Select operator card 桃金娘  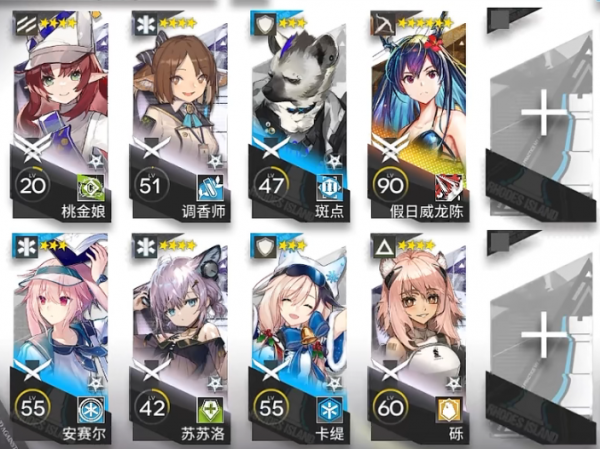click(60, 110)
